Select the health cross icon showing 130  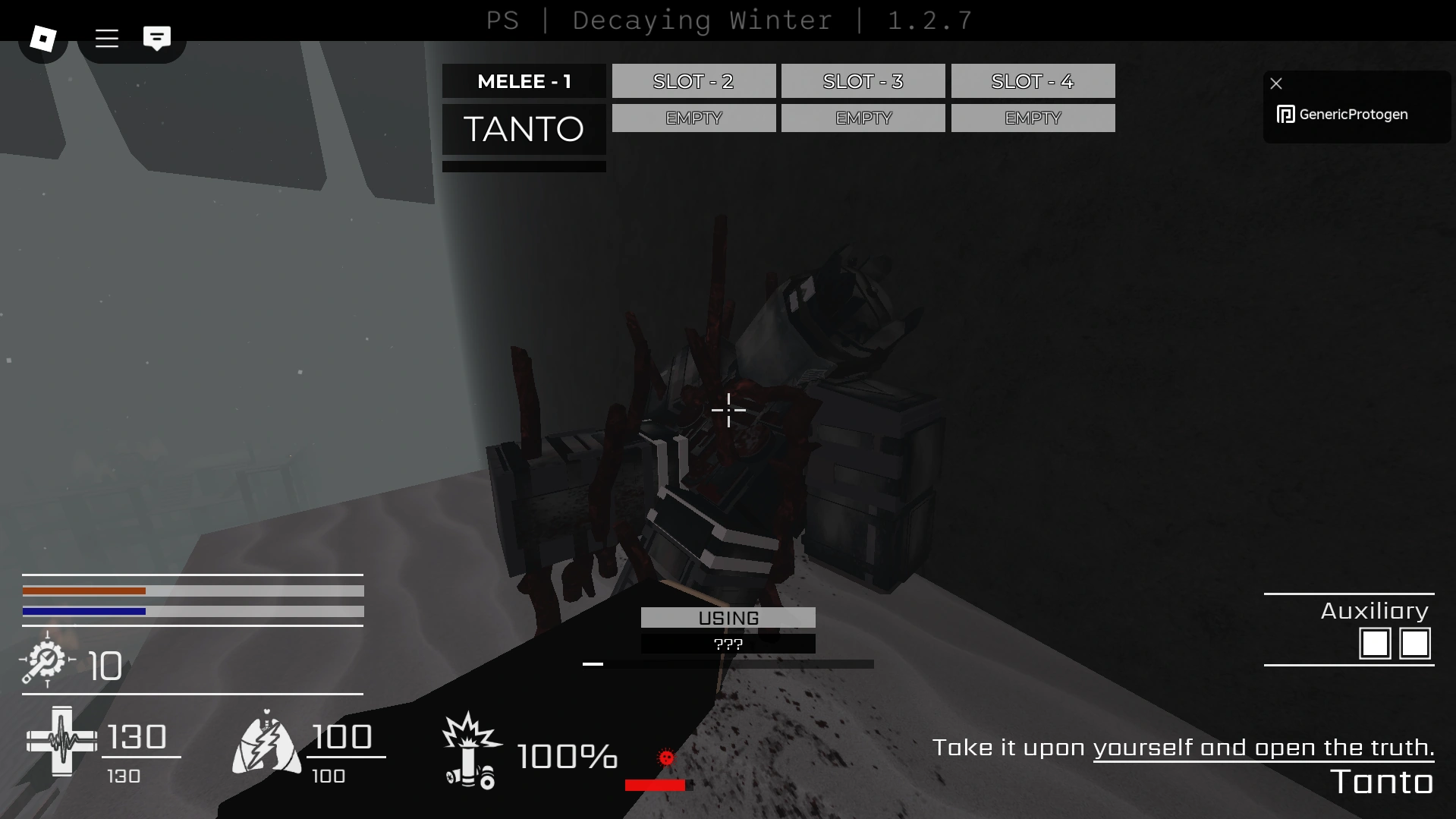click(62, 740)
